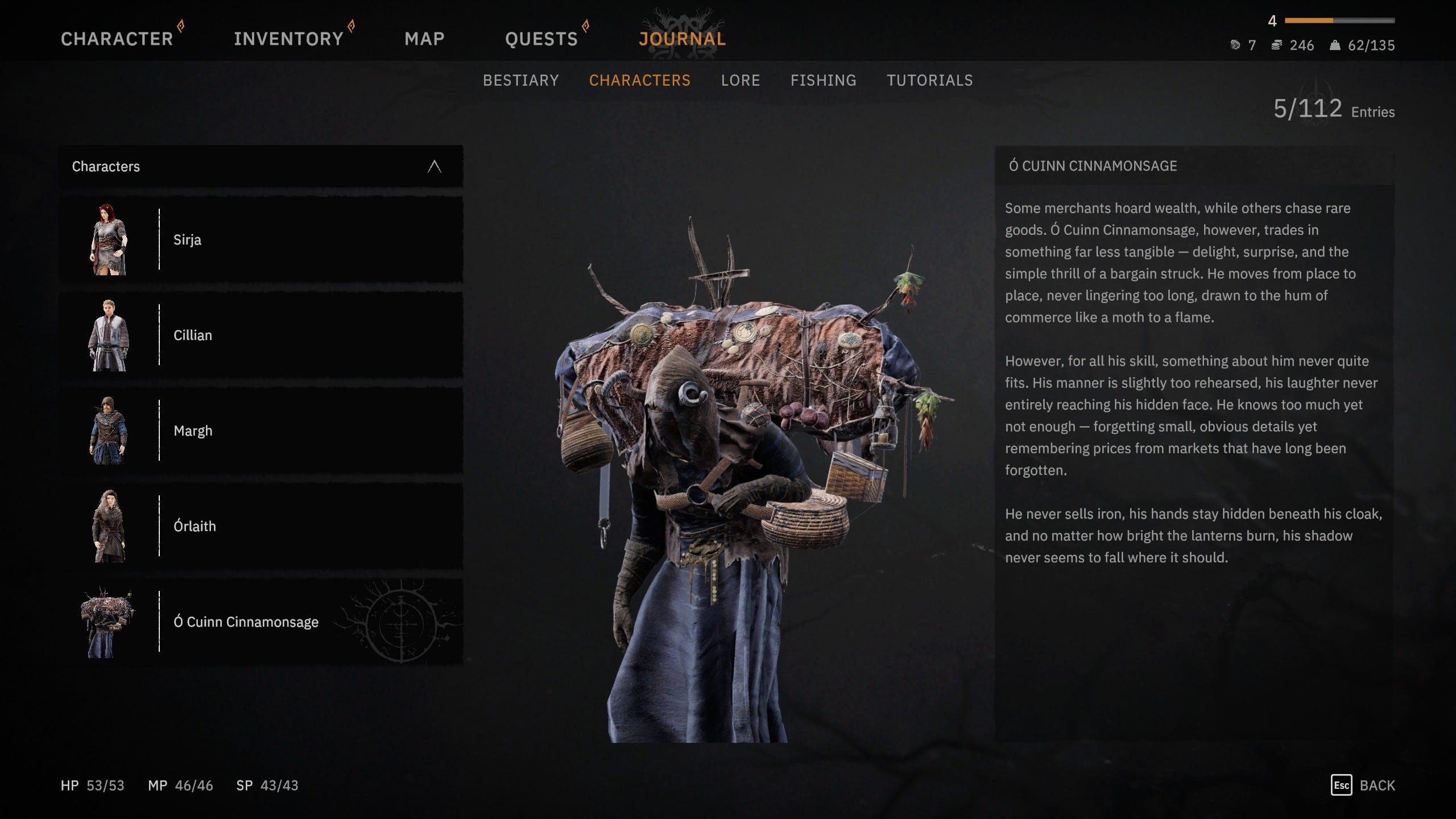This screenshot has height=819, width=1456.
Task: Show the Bestiary section
Action: pyautogui.click(x=520, y=80)
